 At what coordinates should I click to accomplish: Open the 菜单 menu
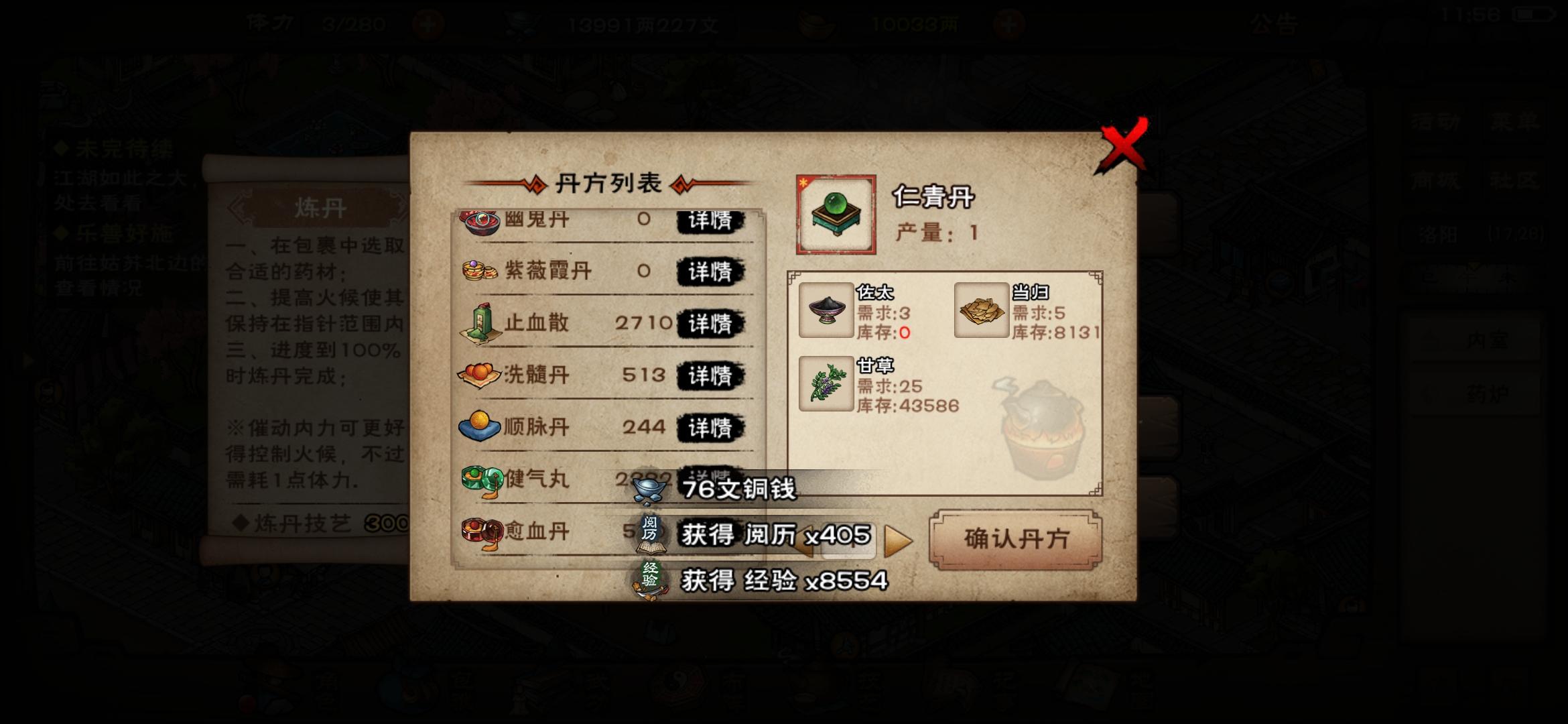tap(1513, 123)
